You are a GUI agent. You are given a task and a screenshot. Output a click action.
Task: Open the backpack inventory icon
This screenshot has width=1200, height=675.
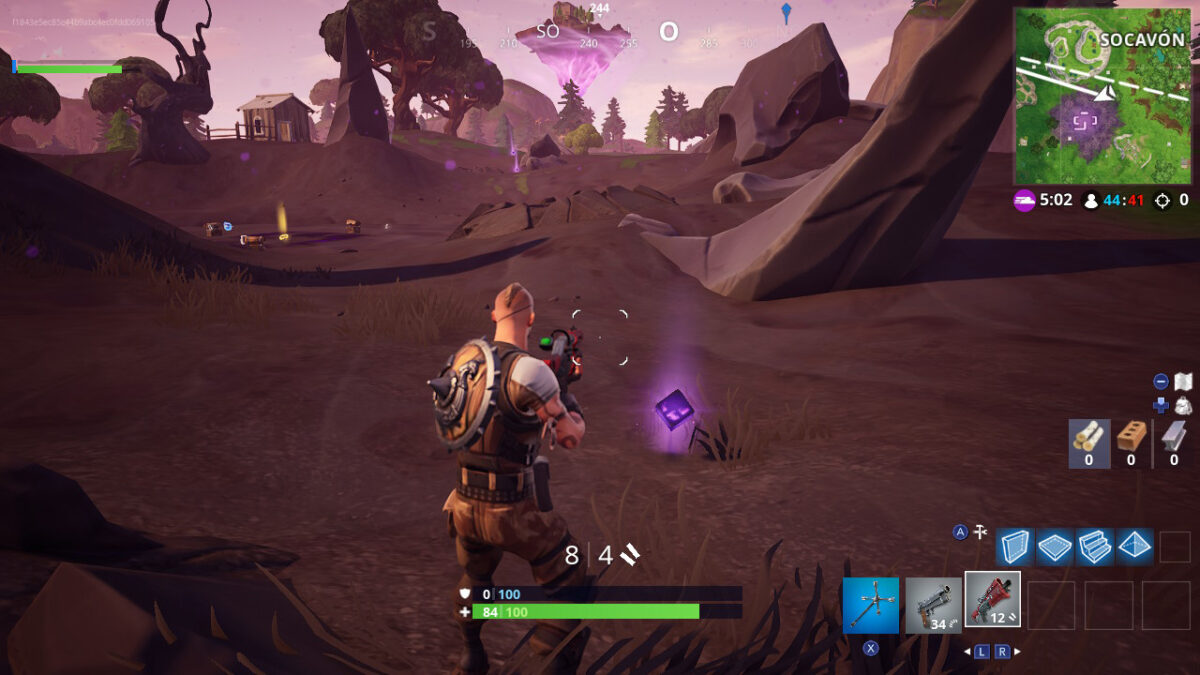(1183, 405)
